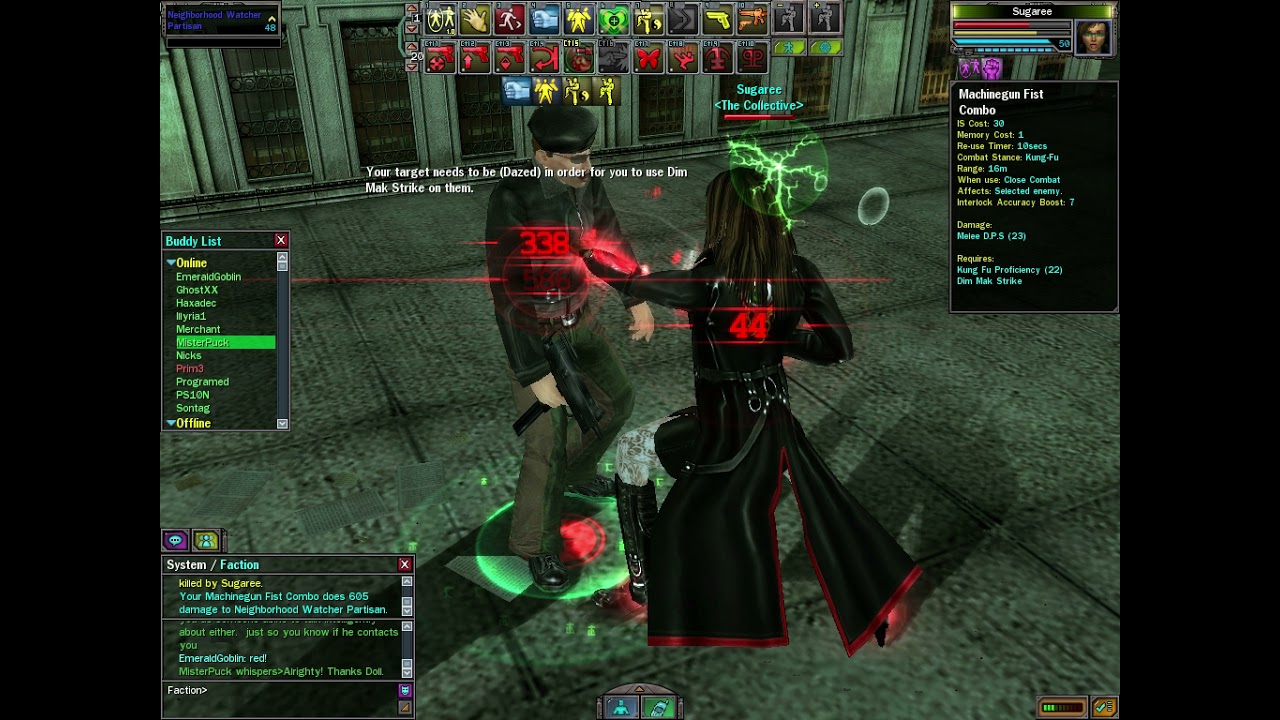Activate the red butterfly ability

pyautogui.click(x=648, y=59)
